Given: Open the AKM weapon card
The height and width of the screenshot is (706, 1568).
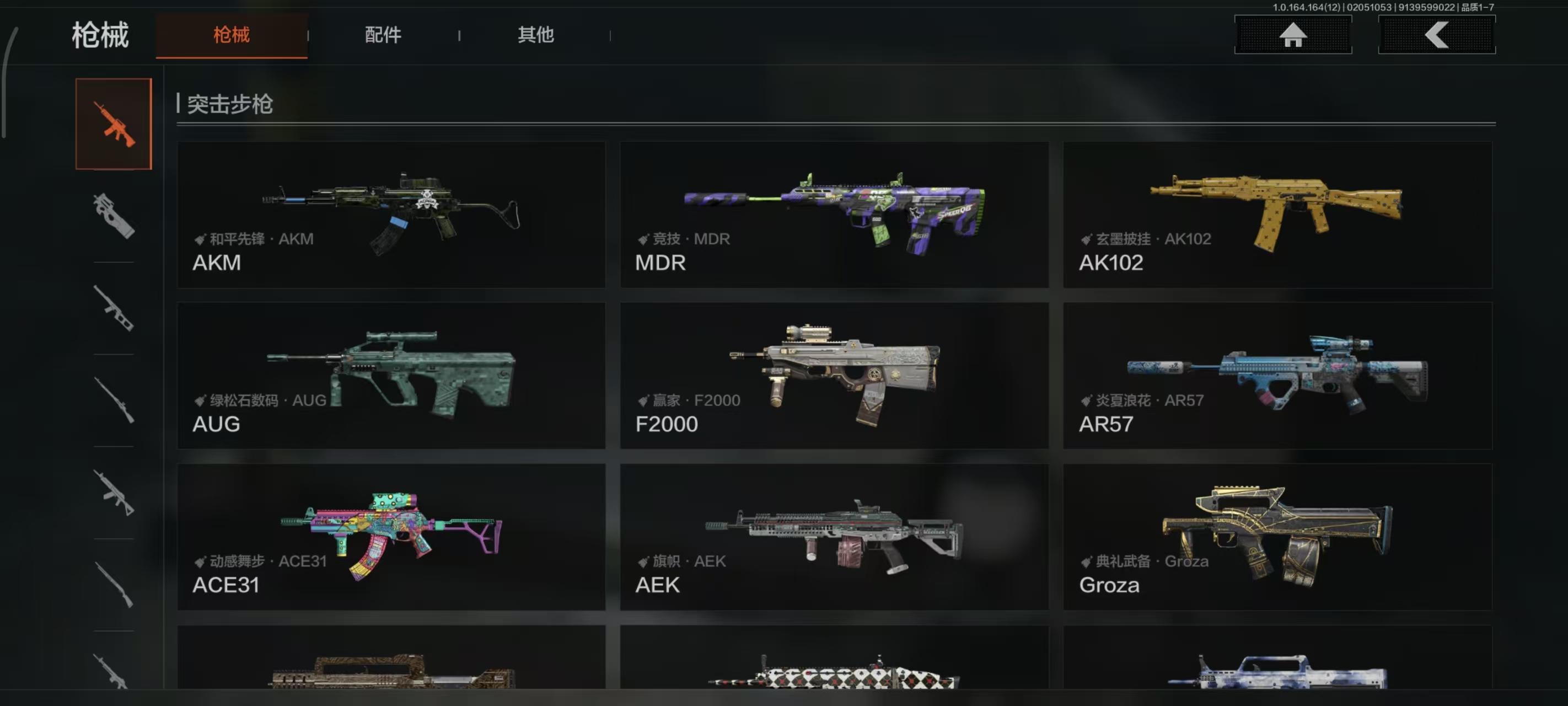Looking at the screenshot, I should [391, 215].
